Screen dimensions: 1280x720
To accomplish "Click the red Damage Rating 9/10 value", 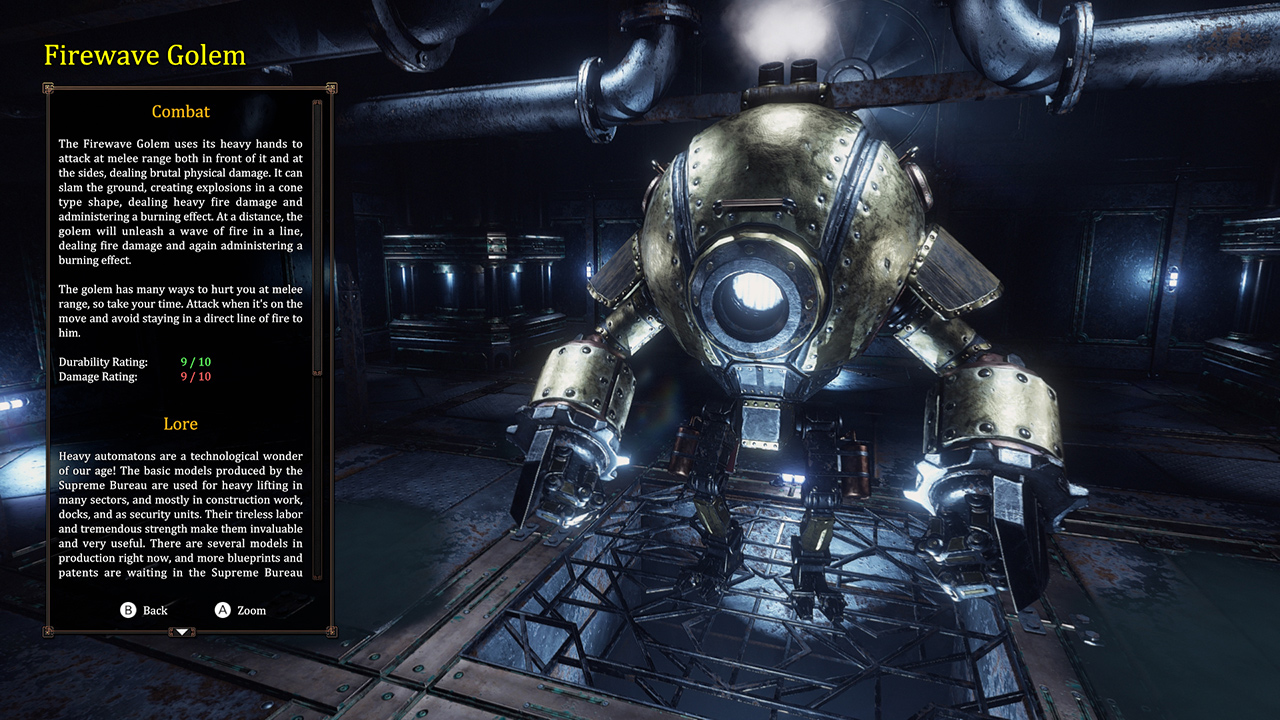I will click(x=194, y=377).
